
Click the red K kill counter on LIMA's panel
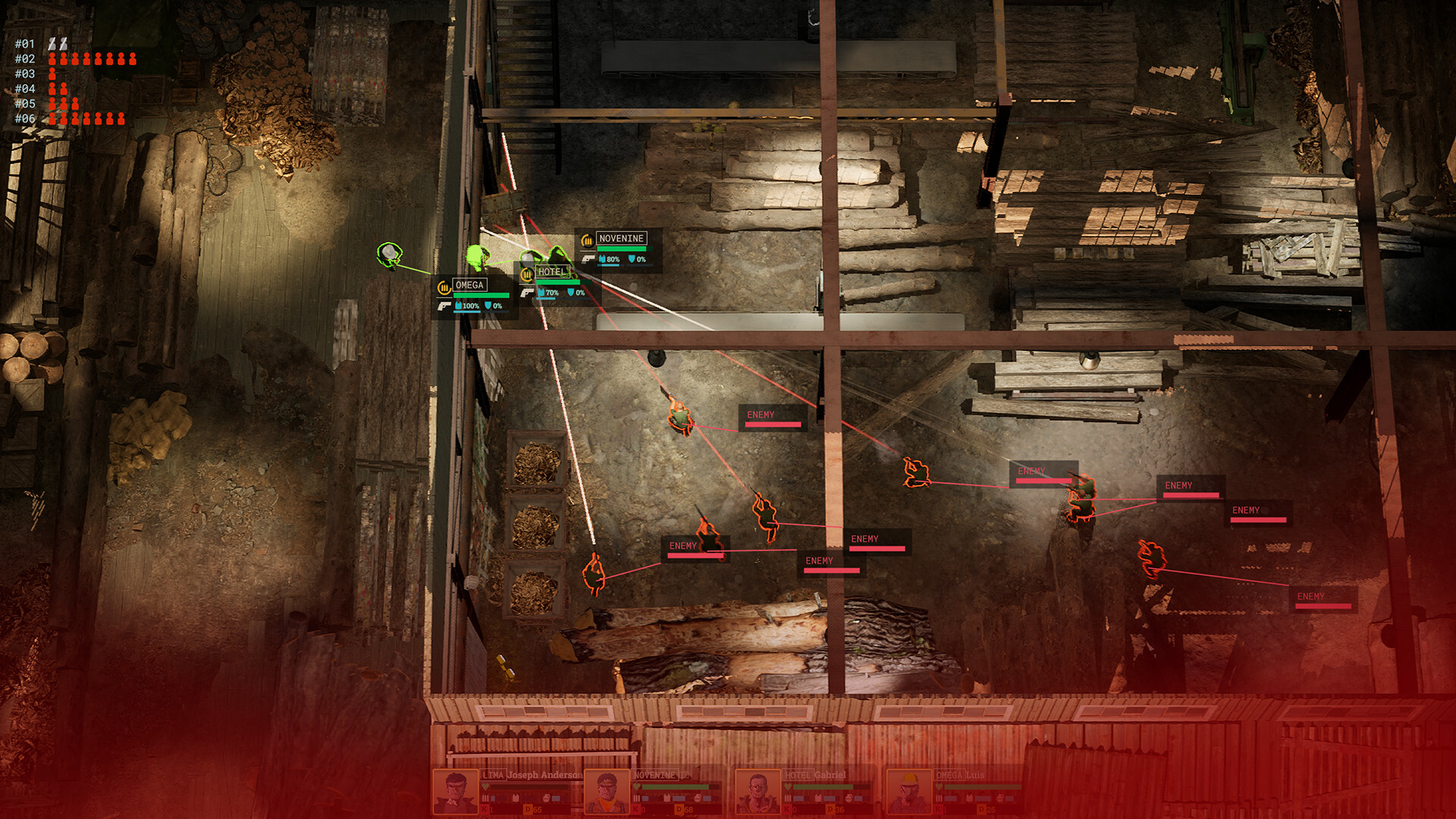[484, 809]
